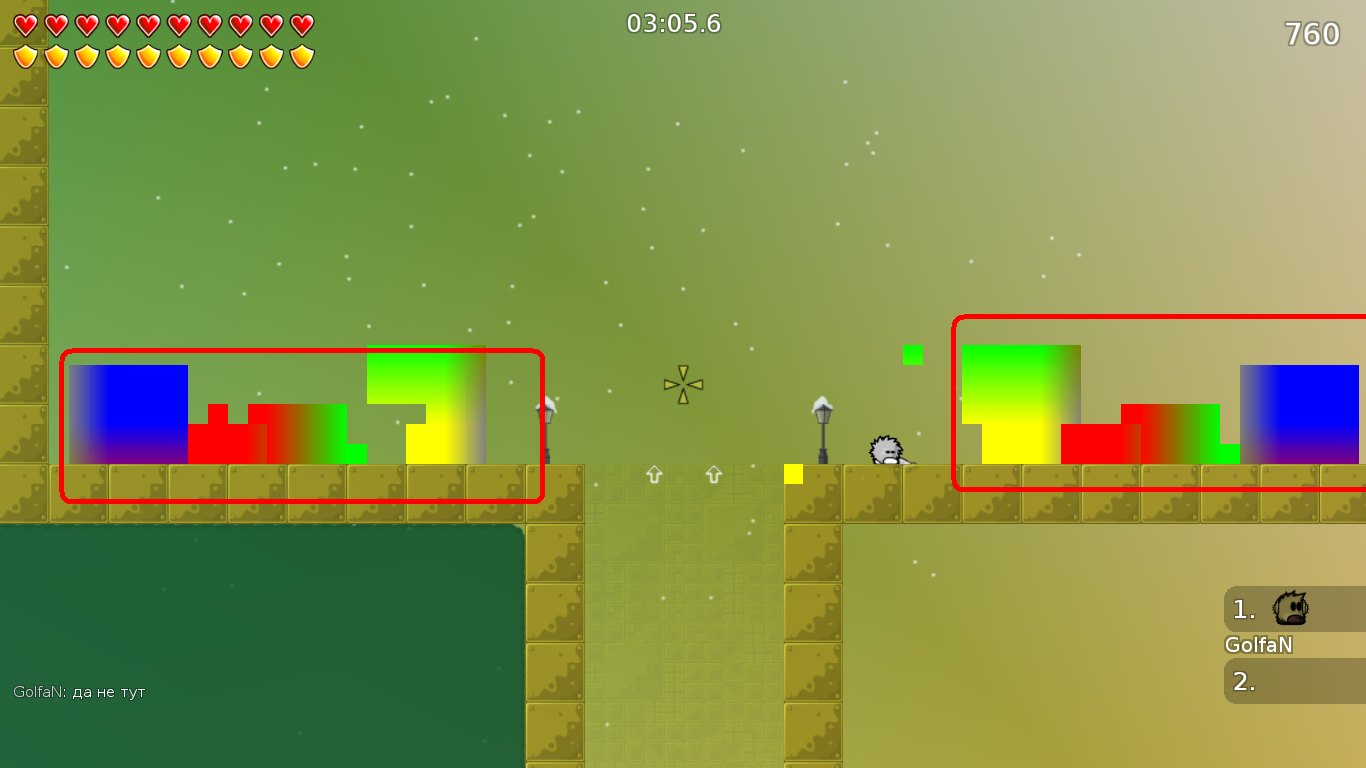Viewport: 1366px width, 768px height.
Task: Click the white tee character standing on the platform
Action: (x=884, y=450)
